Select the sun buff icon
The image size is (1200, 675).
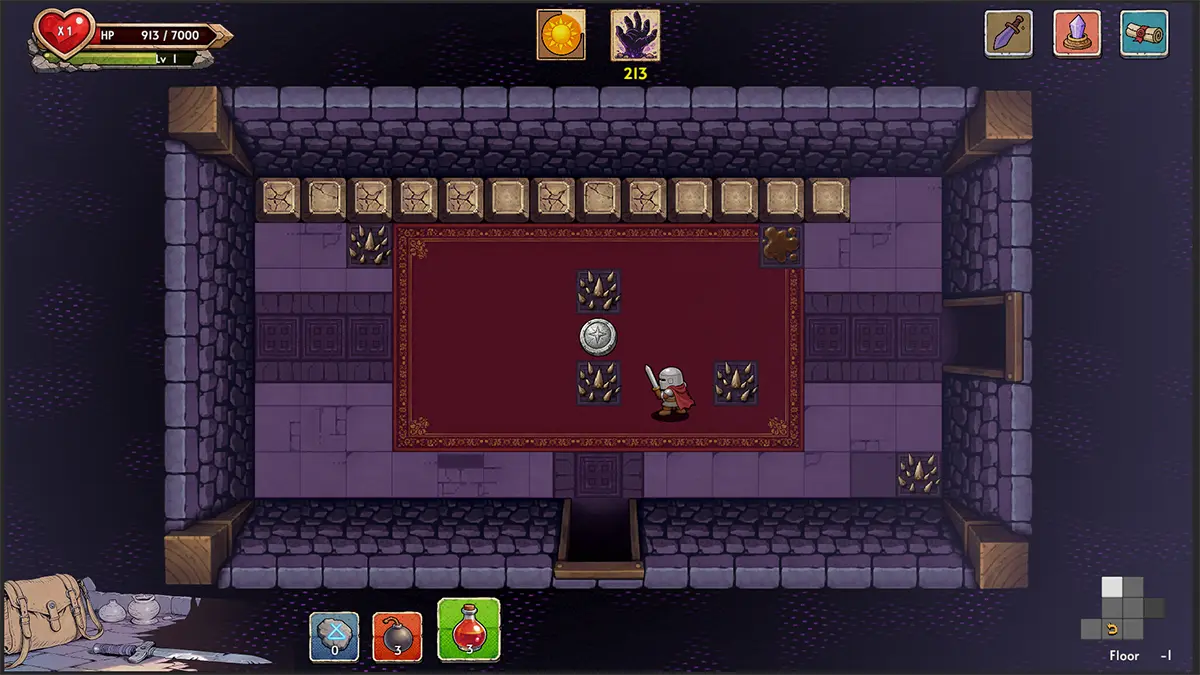point(561,35)
